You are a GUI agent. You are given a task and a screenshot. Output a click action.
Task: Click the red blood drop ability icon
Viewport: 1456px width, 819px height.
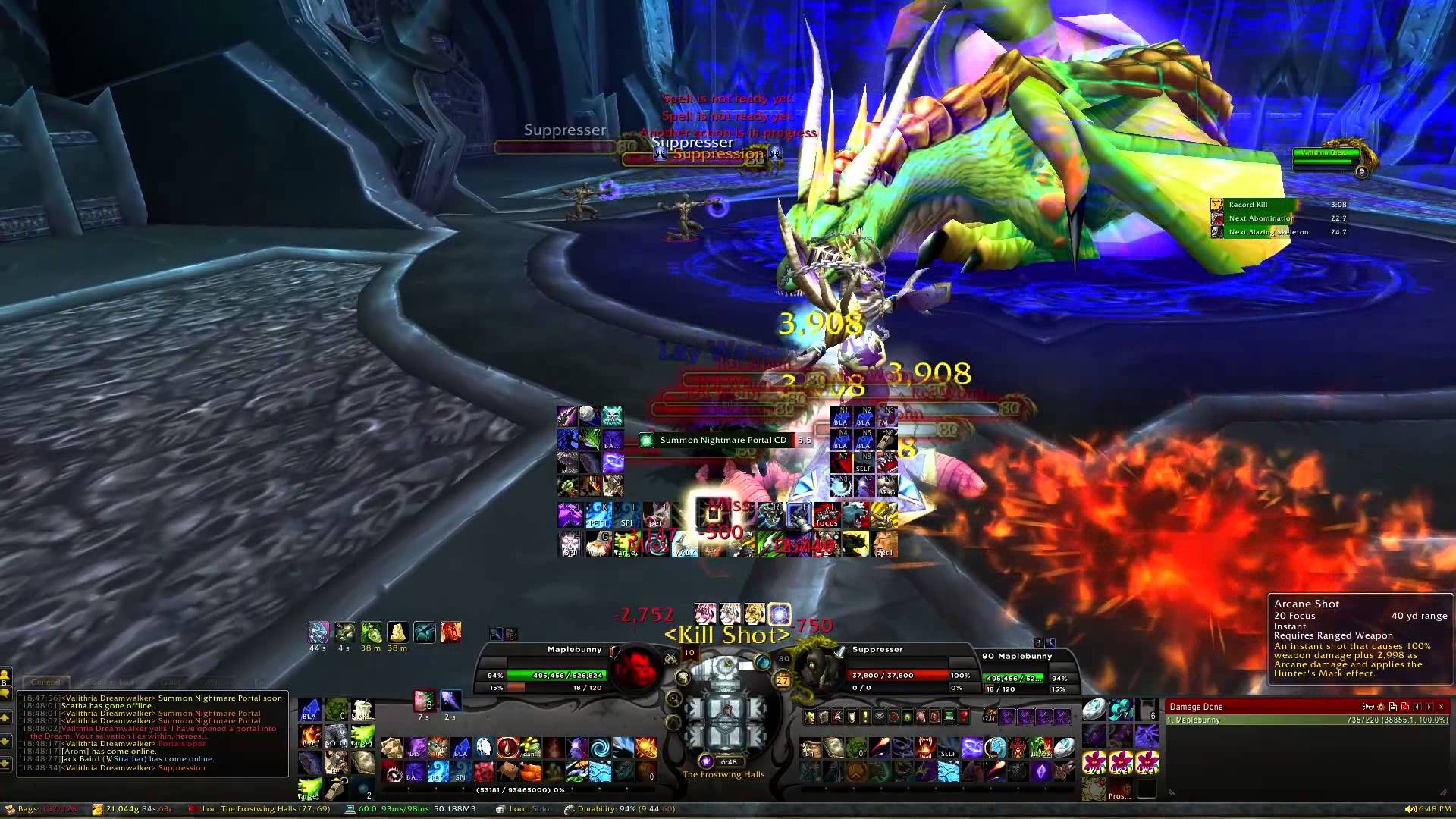(507, 748)
